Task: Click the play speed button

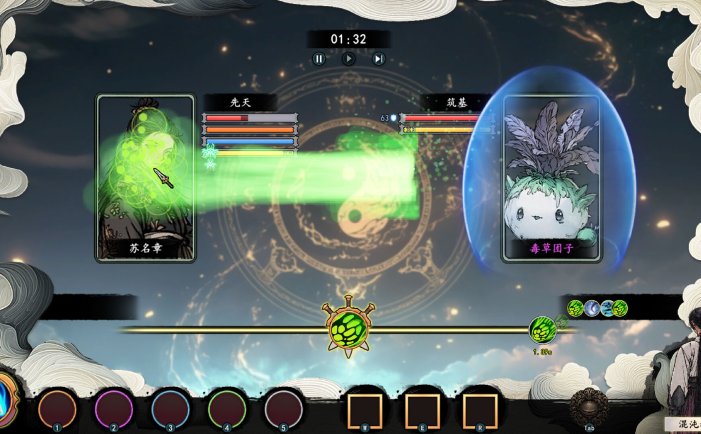Action: 349,59
